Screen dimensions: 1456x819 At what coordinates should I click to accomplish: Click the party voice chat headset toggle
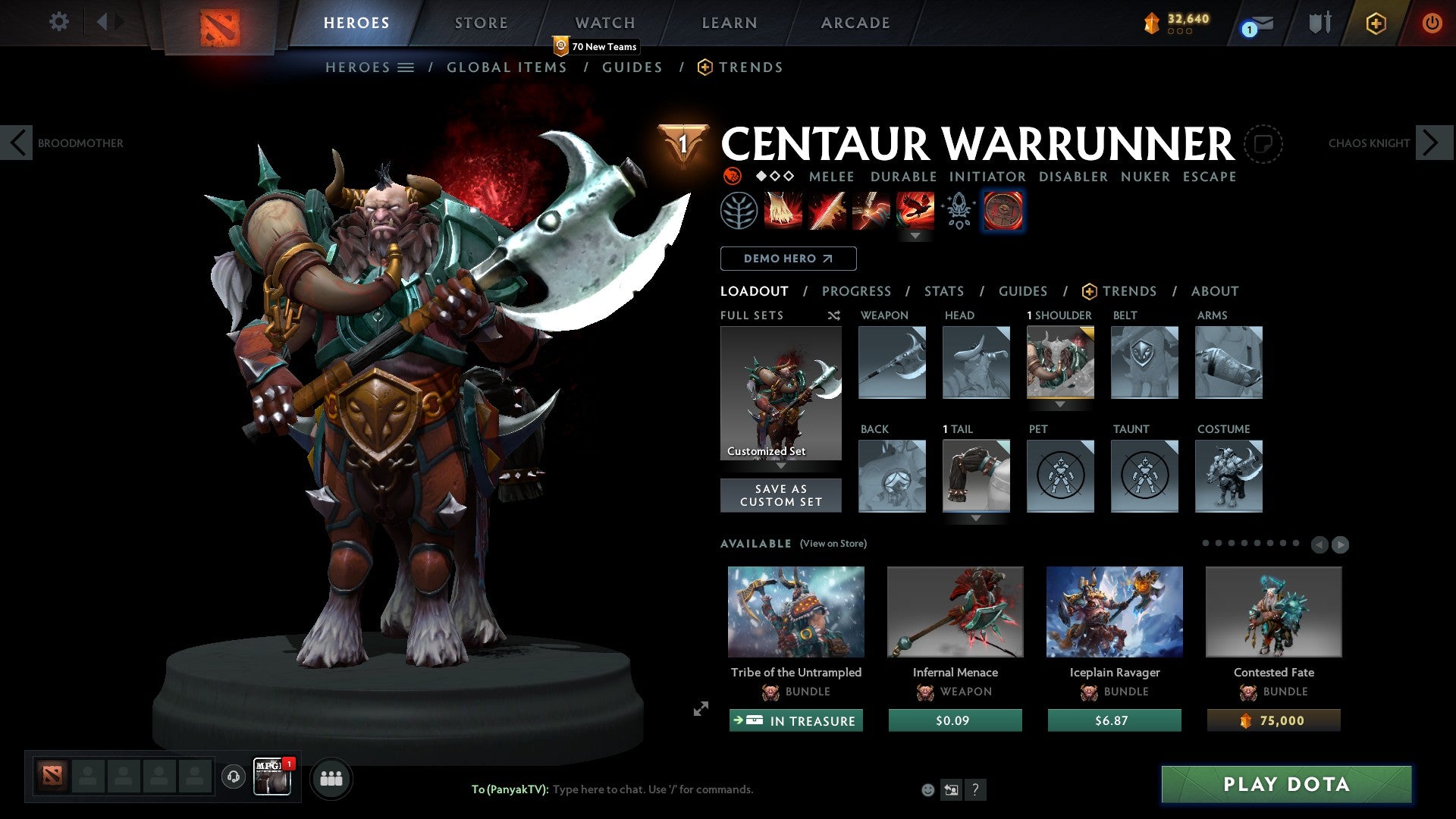(232, 778)
